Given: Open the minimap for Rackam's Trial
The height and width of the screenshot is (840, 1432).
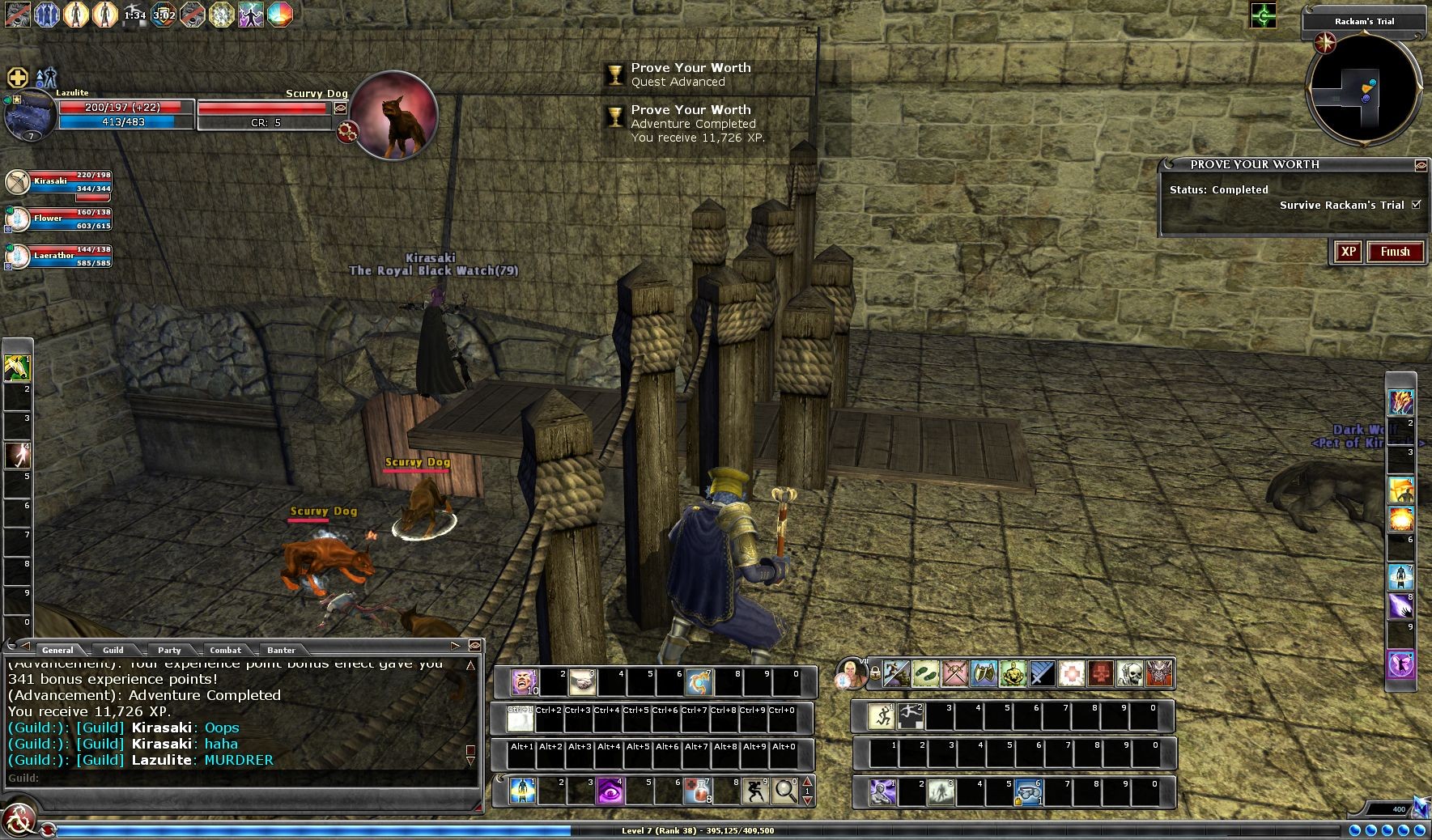Looking at the screenshot, I should pyautogui.click(x=1364, y=91).
